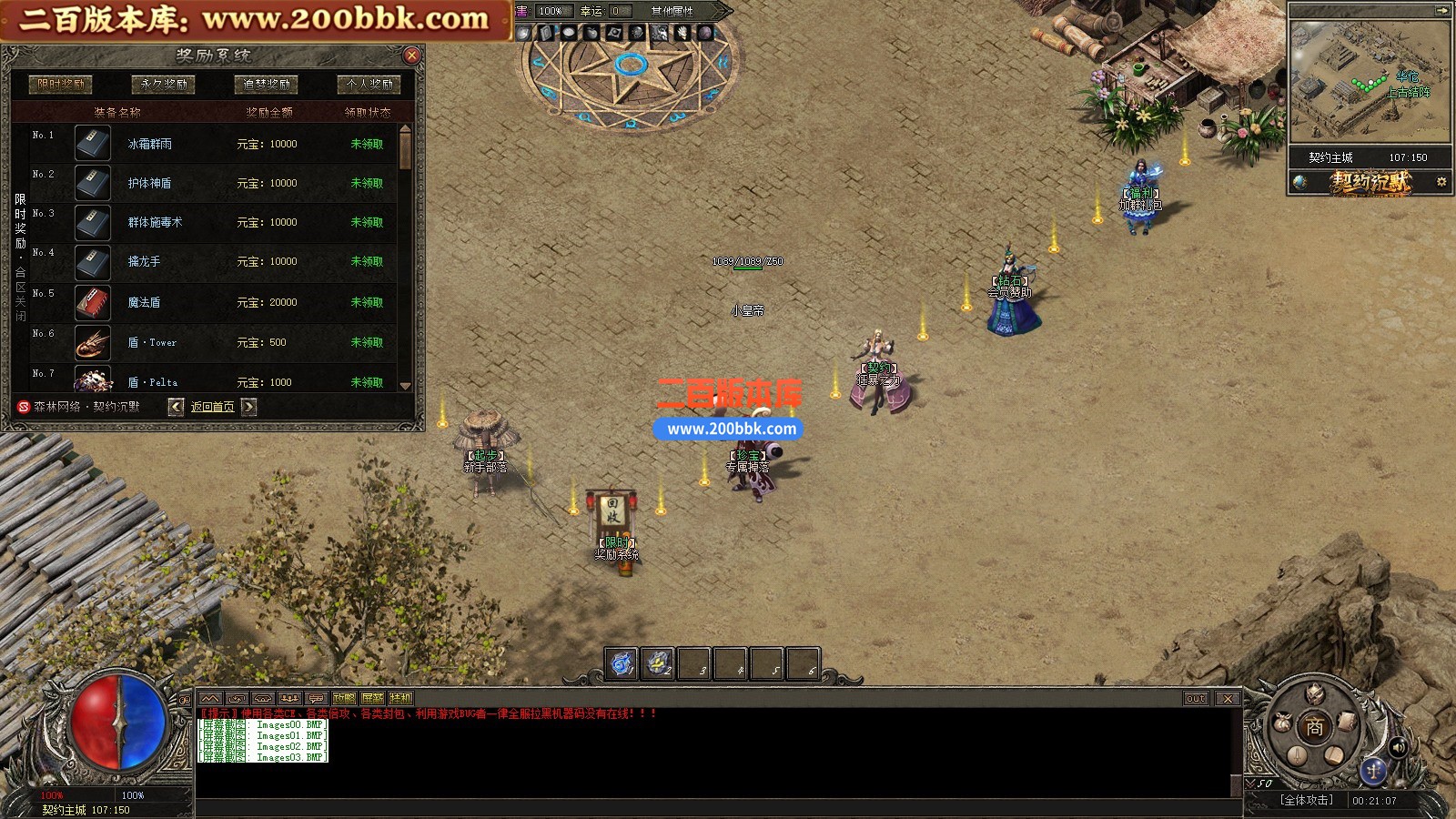Go to the next reward page arrow
Screen dimensions: 1456x819
click(248, 407)
